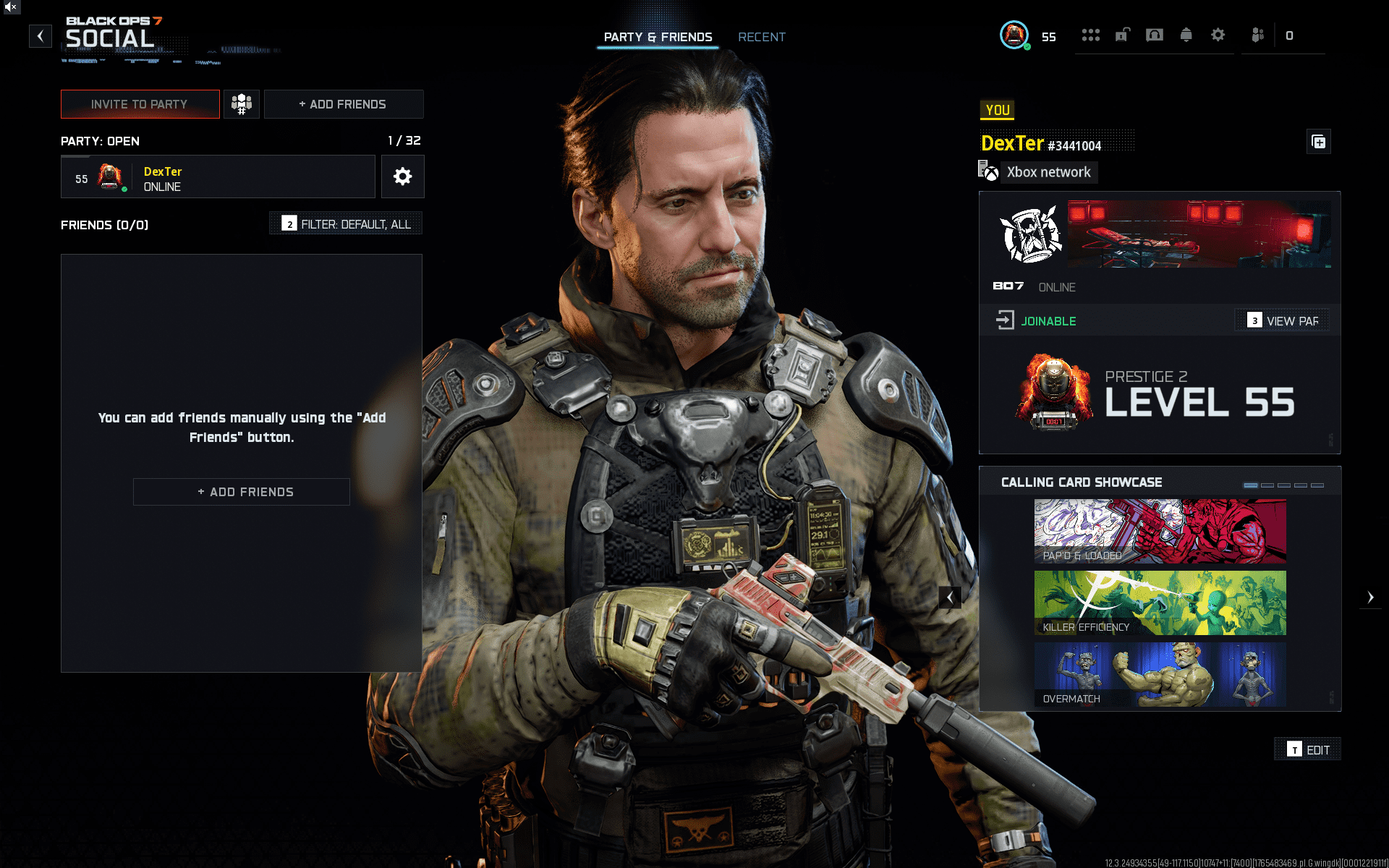This screenshot has width=1389, height=868.
Task: Click the add-channel icon beside DexTer's name
Action: [x=1318, y=142]
